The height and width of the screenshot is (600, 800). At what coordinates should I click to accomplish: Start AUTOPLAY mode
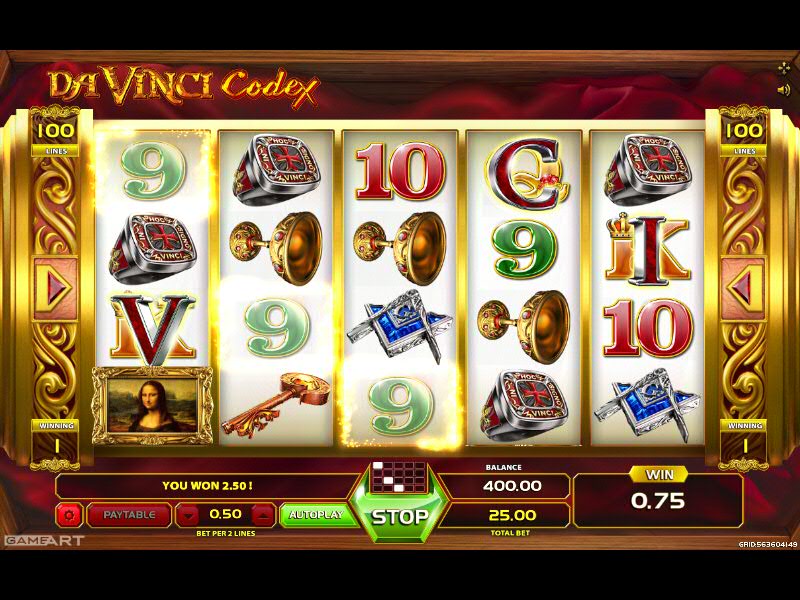click(x=315, y=515)
